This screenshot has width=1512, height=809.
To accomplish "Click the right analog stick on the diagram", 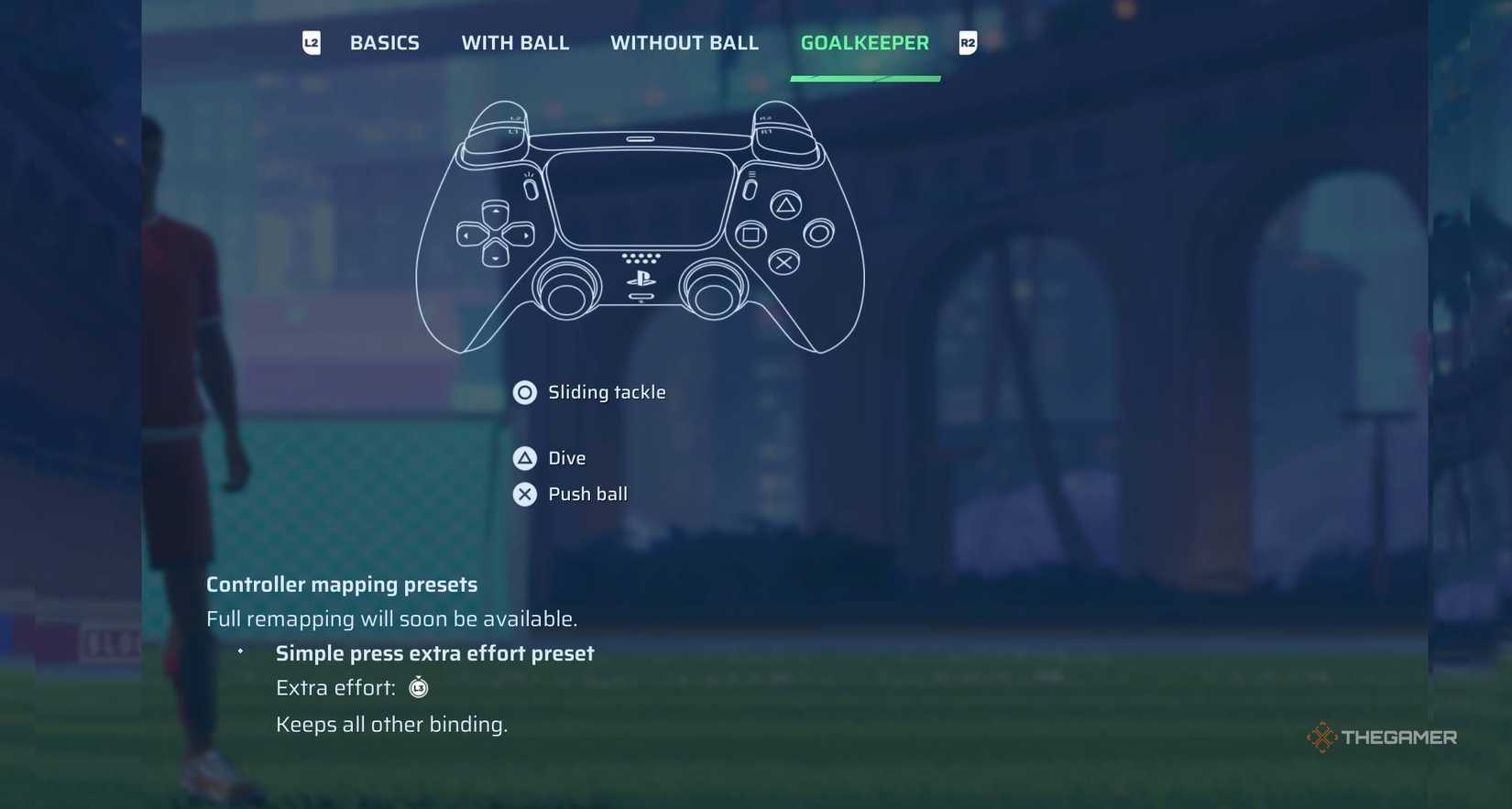I will pos(715,290).
